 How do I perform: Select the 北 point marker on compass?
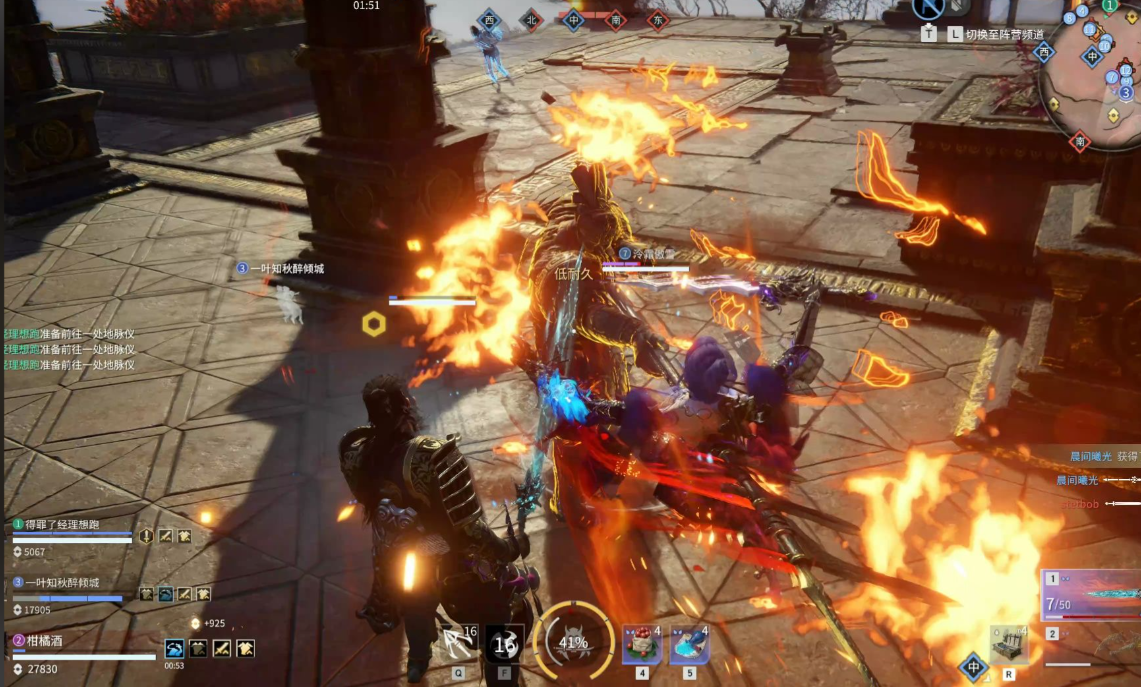click(x=530, y=19)
